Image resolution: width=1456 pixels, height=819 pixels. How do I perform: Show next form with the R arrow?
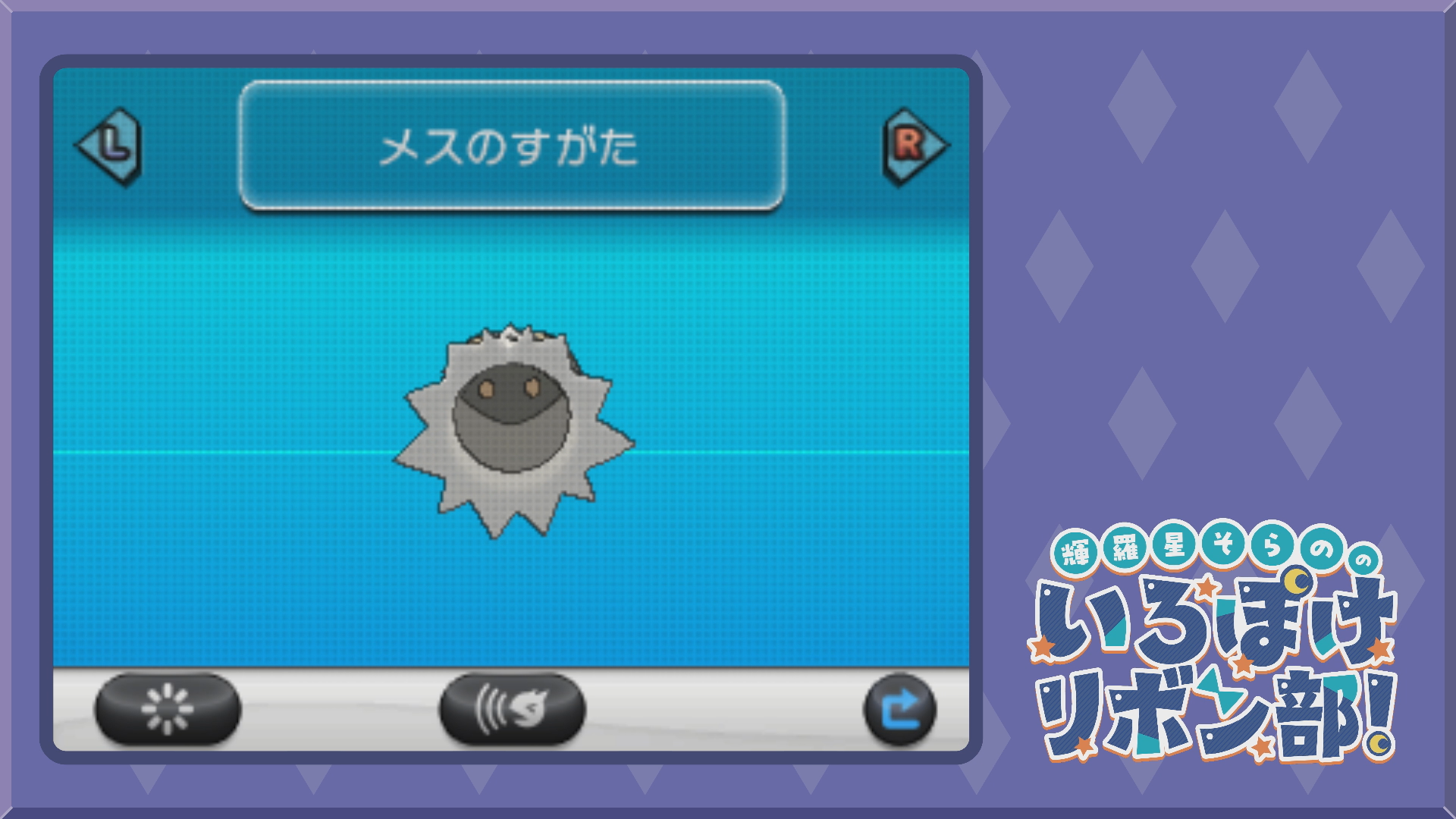click(914, 146)
